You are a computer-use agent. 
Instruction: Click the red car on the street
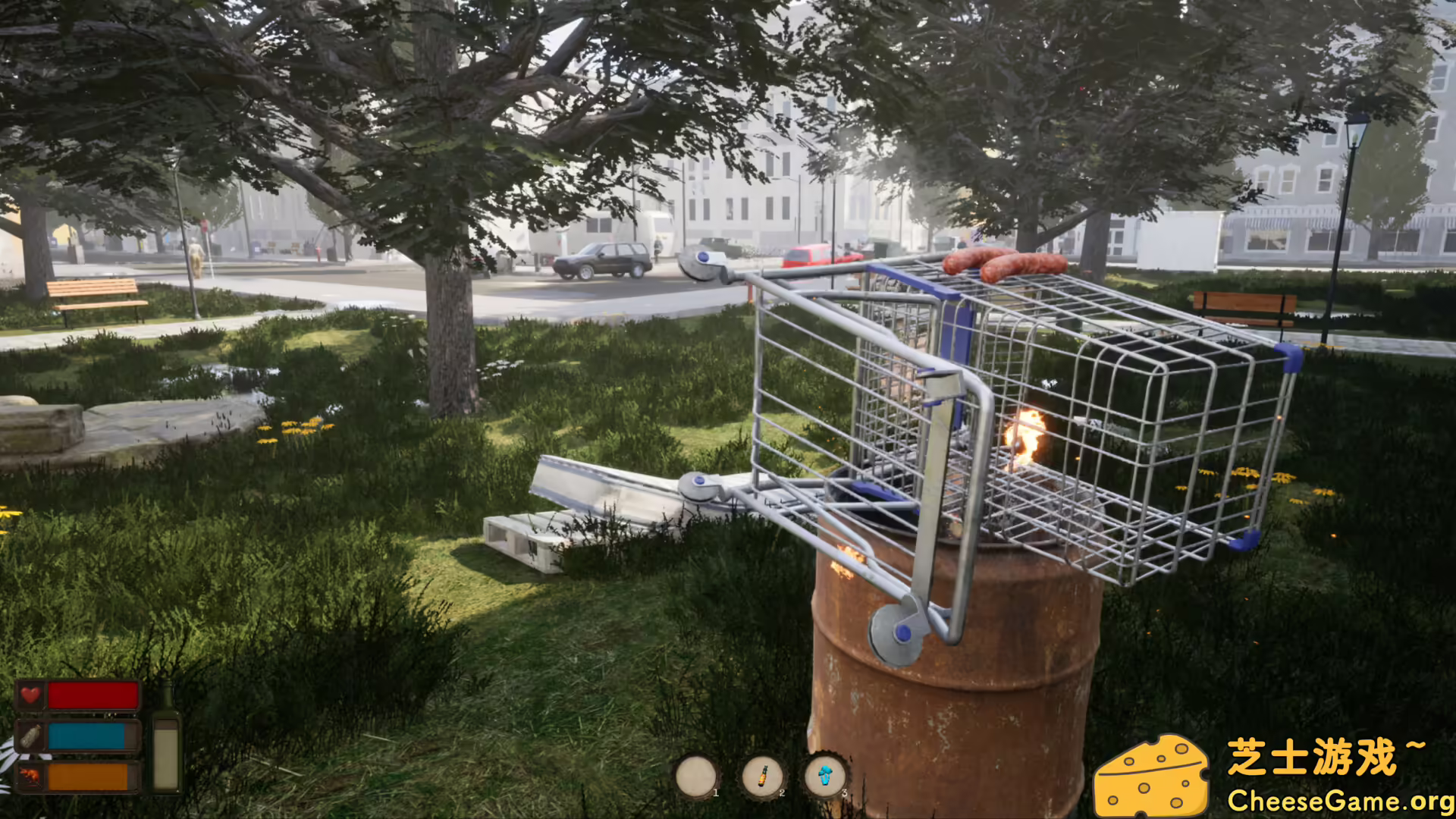tap(813, 254)
